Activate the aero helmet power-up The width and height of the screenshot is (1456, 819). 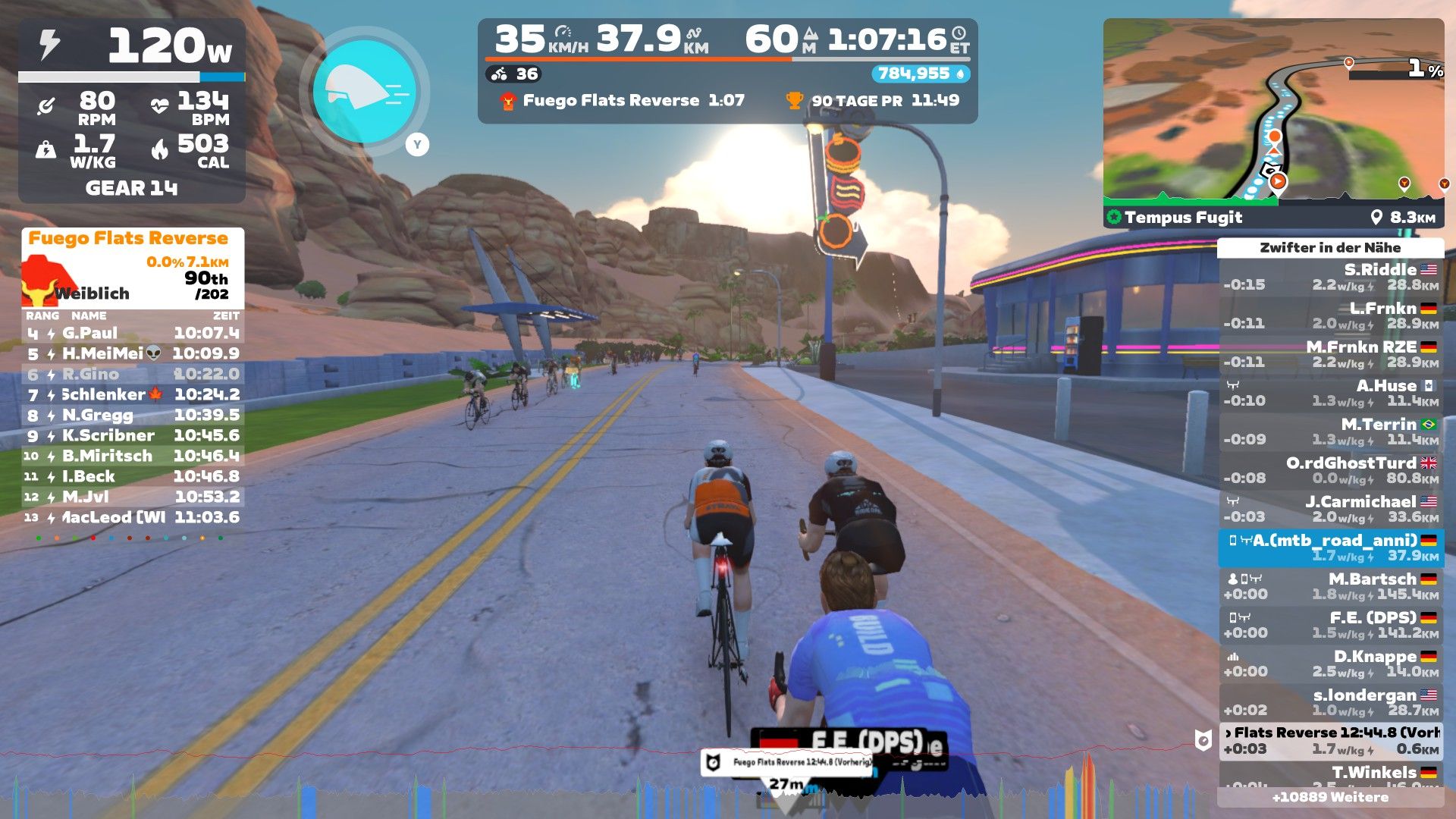click(x=365, y=91)
